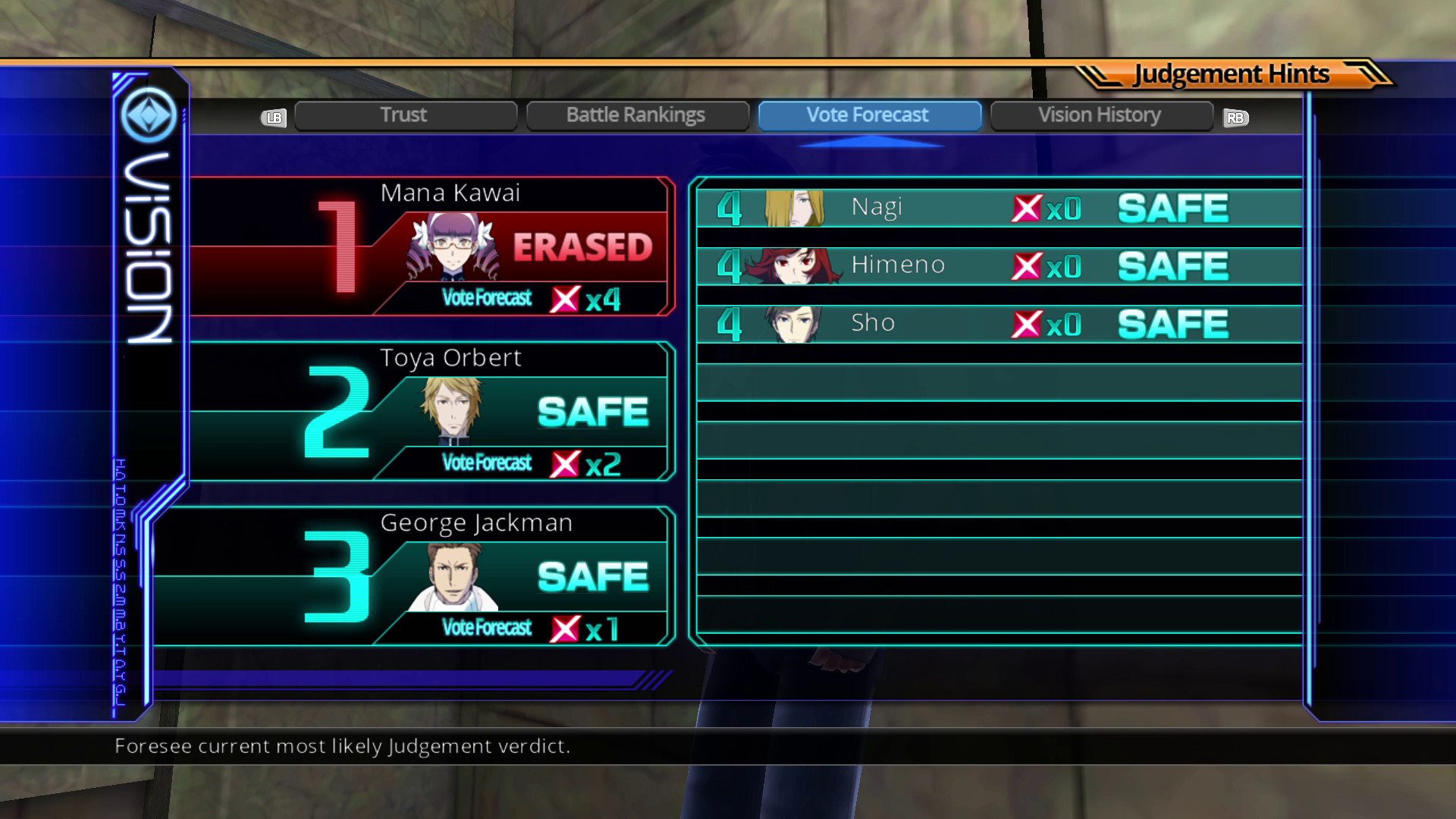Open the Battle Rankings tab

pos(637,115)
